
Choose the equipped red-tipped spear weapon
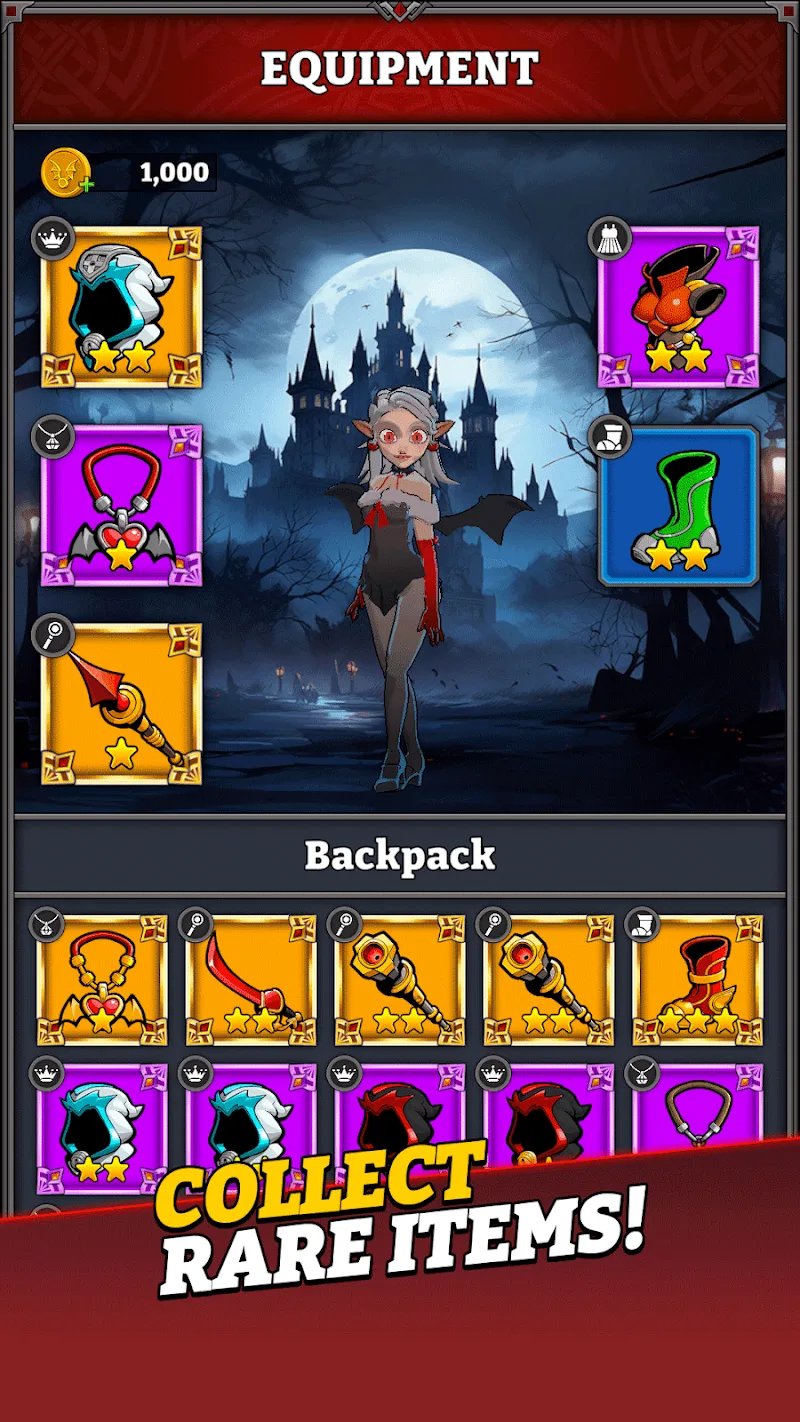pyautogui.click(x=121, y=704)
